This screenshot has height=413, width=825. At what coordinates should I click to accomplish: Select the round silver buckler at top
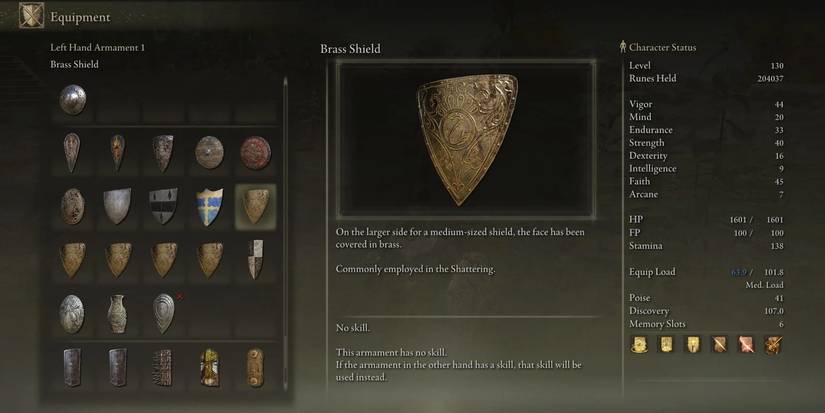click(x=72, y=99)
